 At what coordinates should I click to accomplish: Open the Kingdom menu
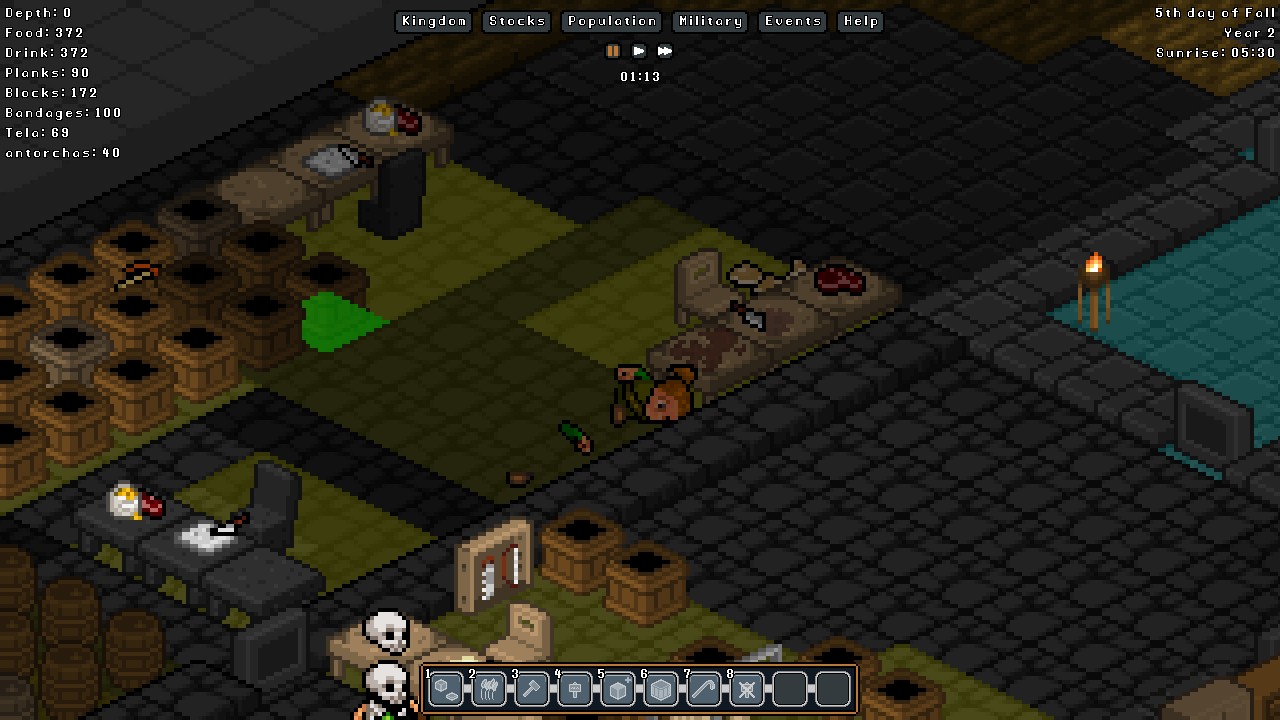coord(433,21)
